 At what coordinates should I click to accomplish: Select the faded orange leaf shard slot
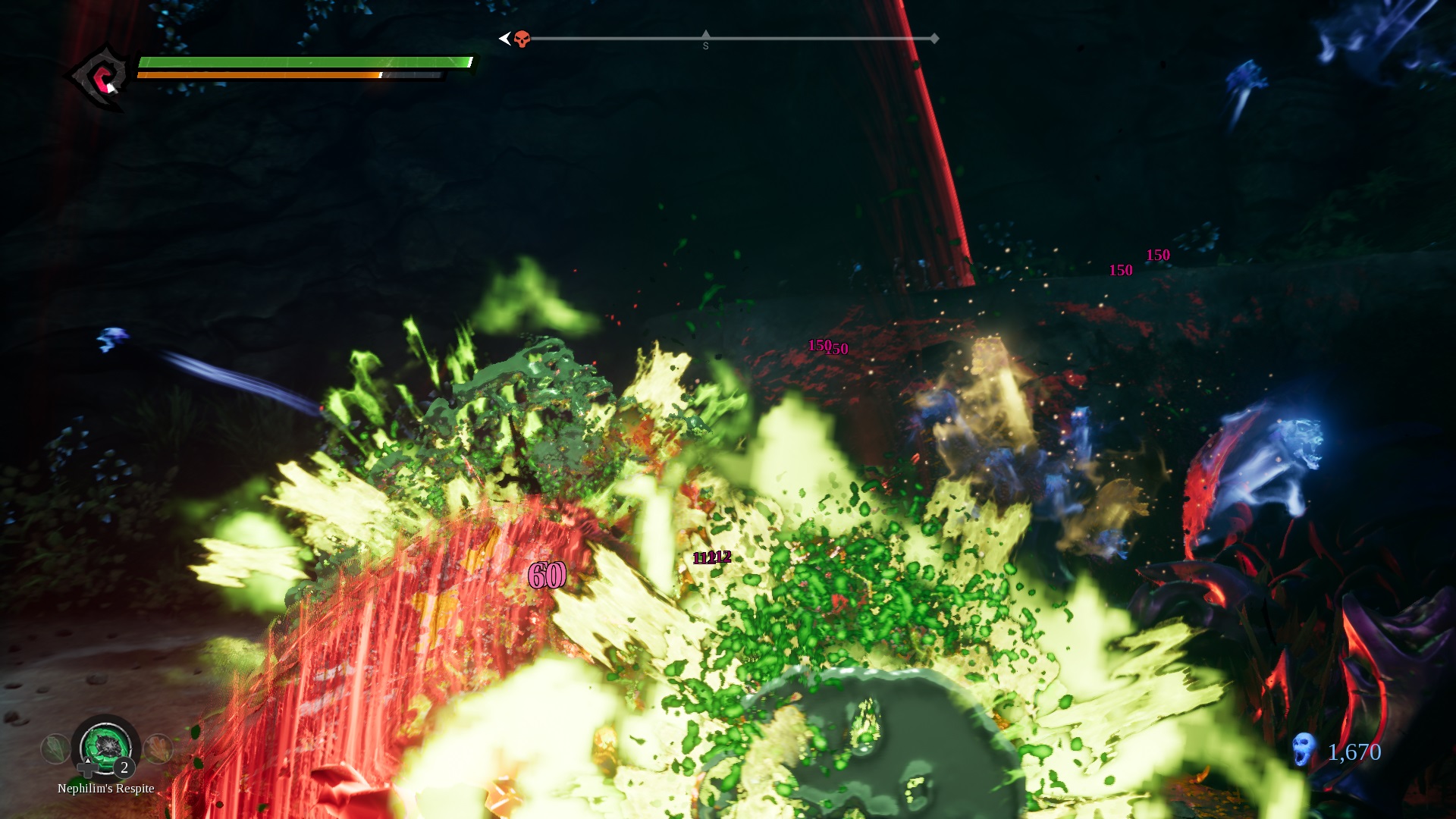[158, 748]
